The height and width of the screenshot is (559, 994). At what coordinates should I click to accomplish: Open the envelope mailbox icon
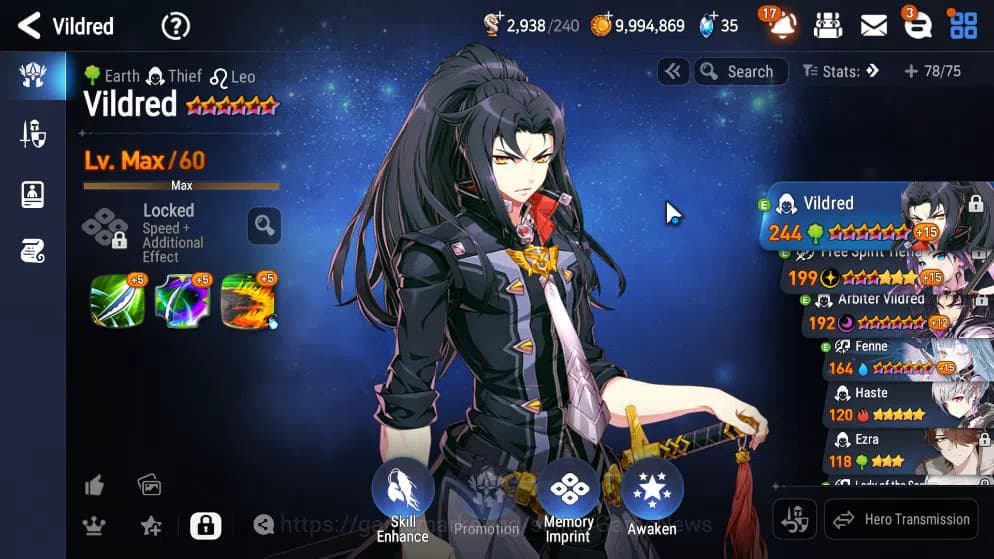coord(873,26)
